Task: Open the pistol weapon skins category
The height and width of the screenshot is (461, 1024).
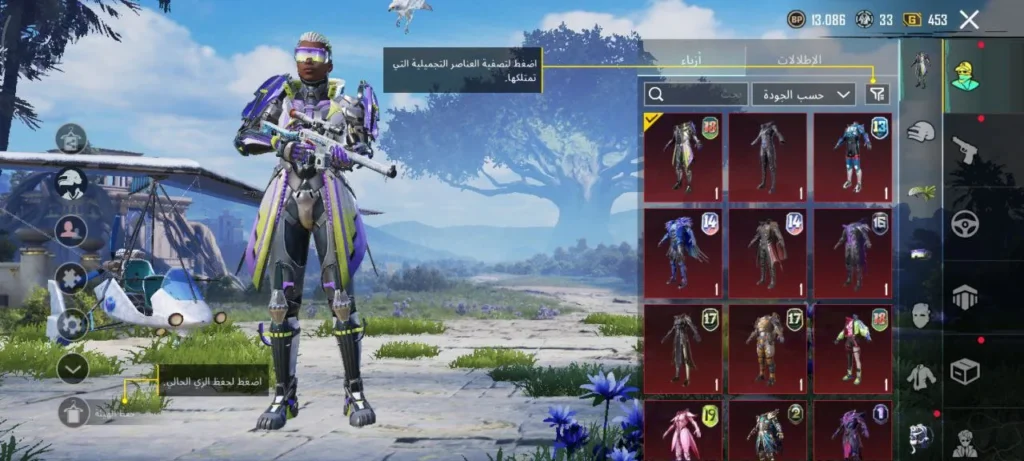Action: (965, 148)
